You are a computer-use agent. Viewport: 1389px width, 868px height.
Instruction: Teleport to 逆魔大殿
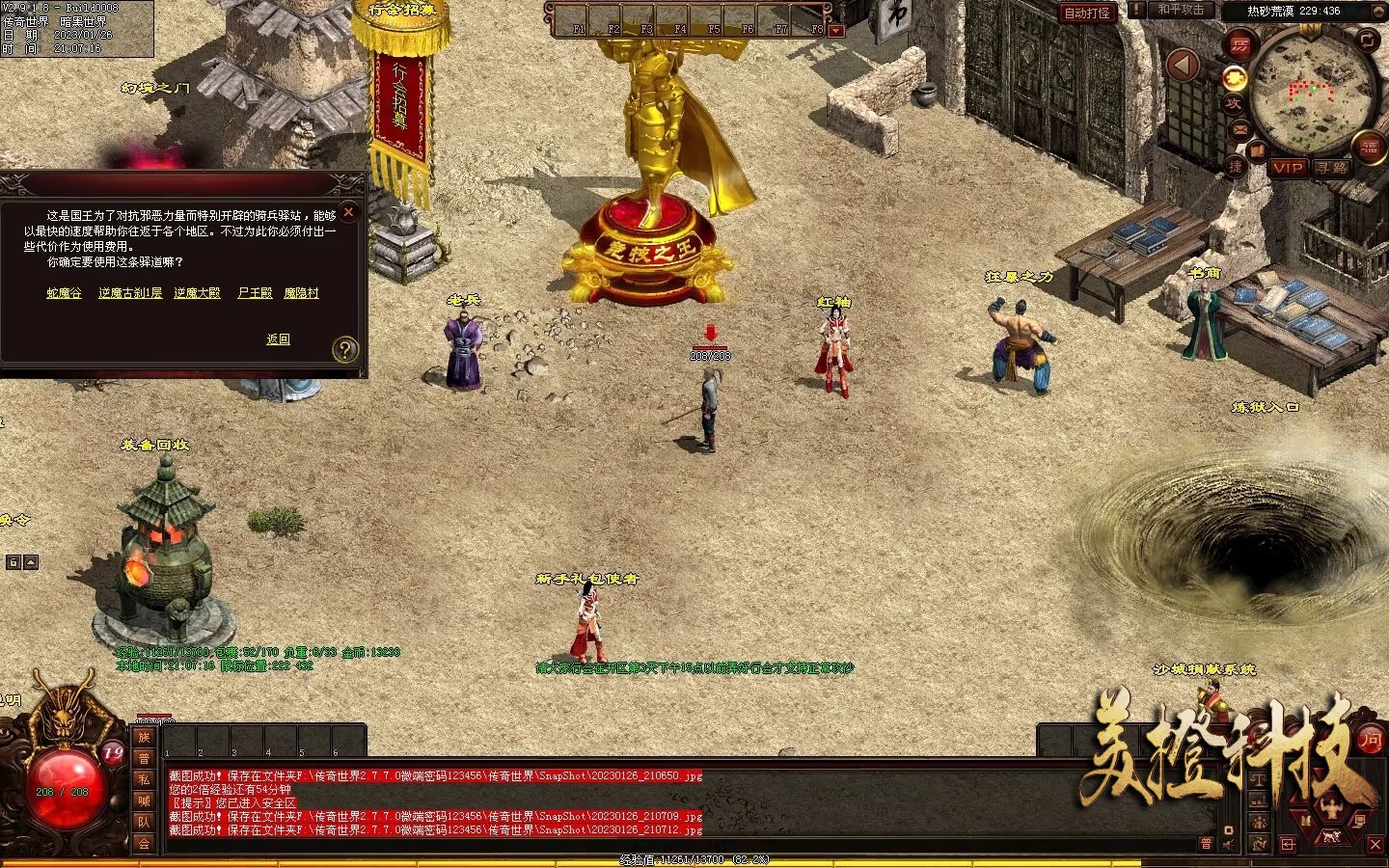[197, 293]
